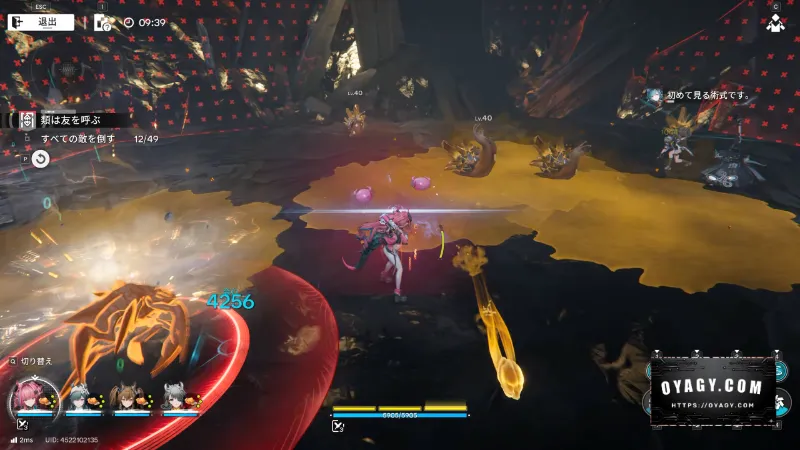Click the circular reset arrow icon
The height and width of the screenshot is (450, 800).
click(40, 158)
